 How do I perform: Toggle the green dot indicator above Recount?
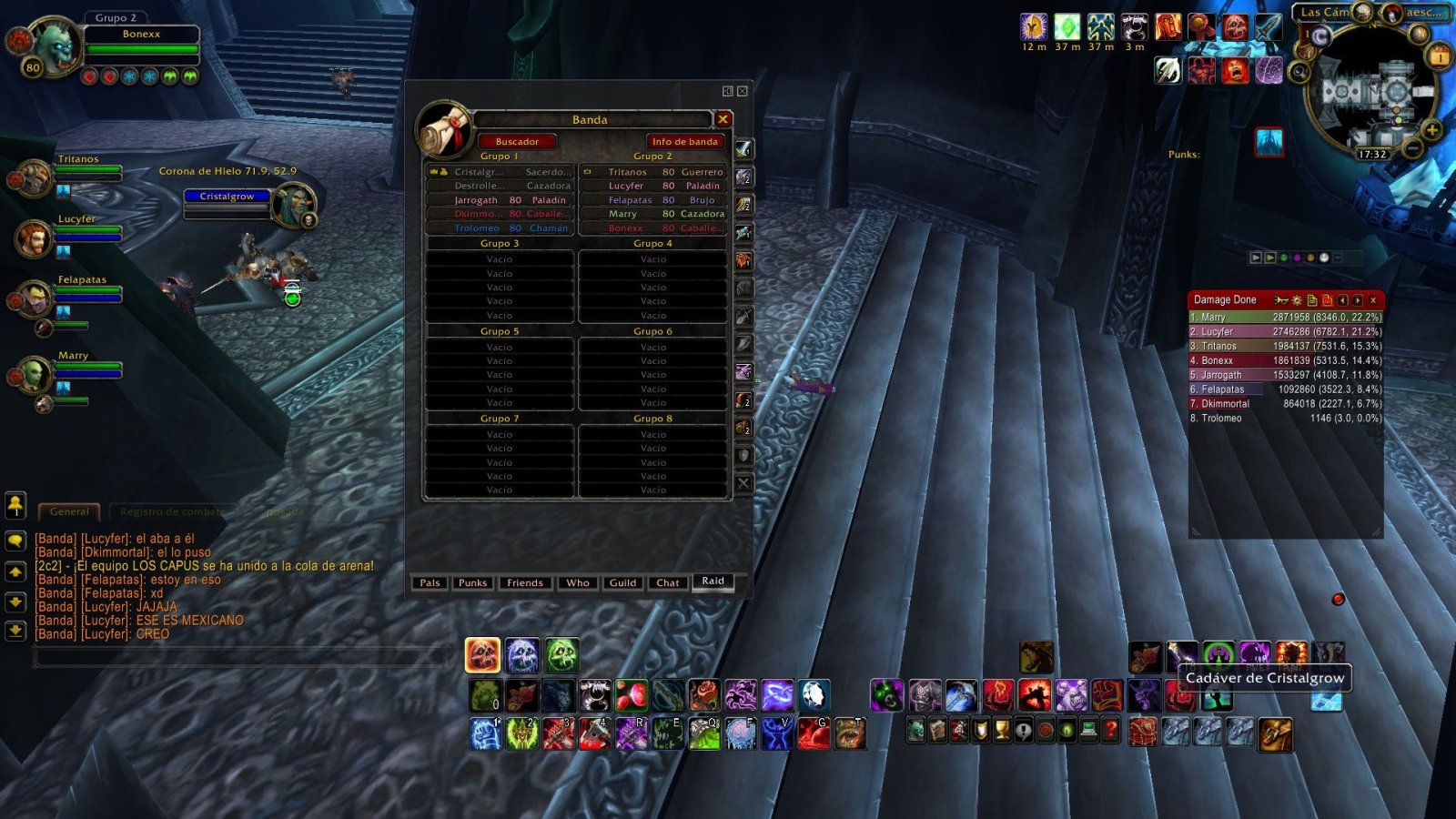pyautogui.click(x=1284, y=258)
